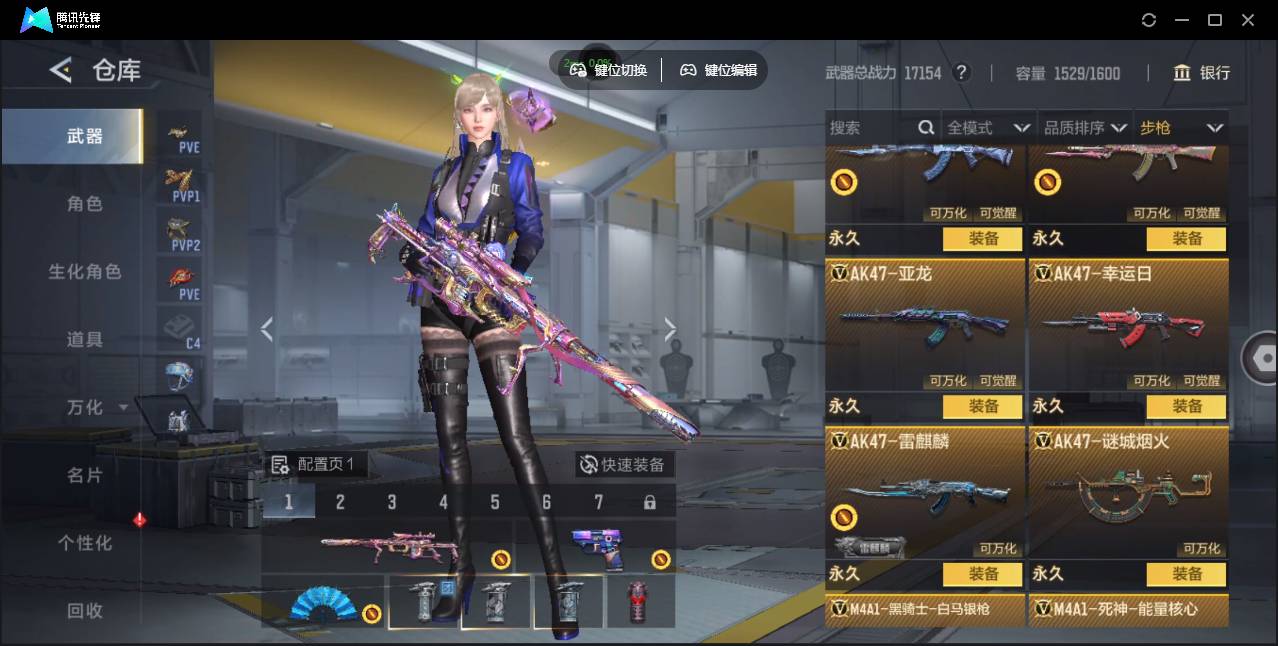Show the next character view arrow
Screen dimensions: 1278x646
670,329
